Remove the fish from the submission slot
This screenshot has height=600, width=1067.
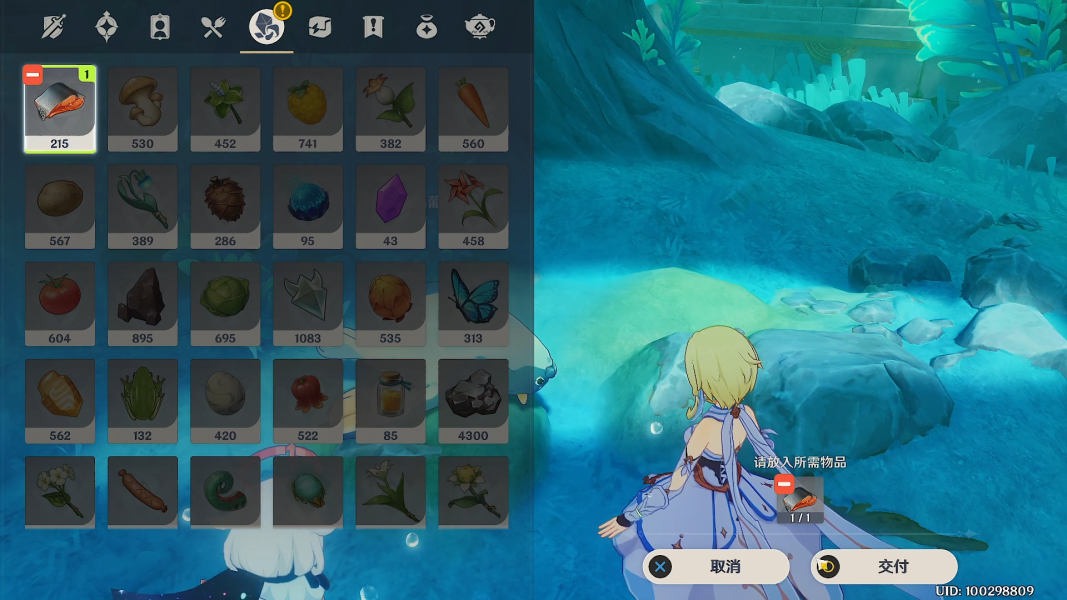(x=783, y=484)
